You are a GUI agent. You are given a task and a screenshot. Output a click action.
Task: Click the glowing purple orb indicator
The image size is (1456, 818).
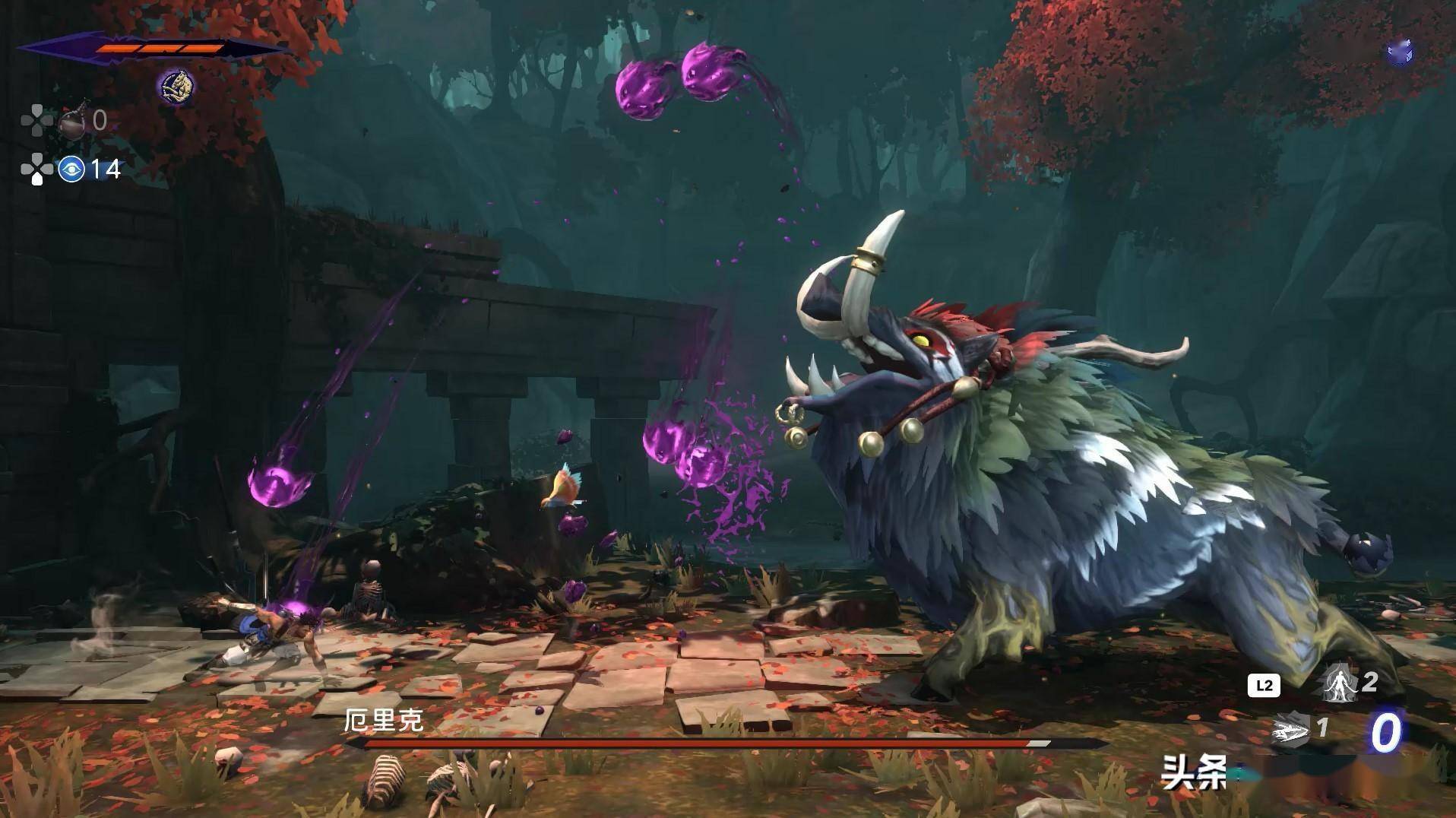[1399, 52]
